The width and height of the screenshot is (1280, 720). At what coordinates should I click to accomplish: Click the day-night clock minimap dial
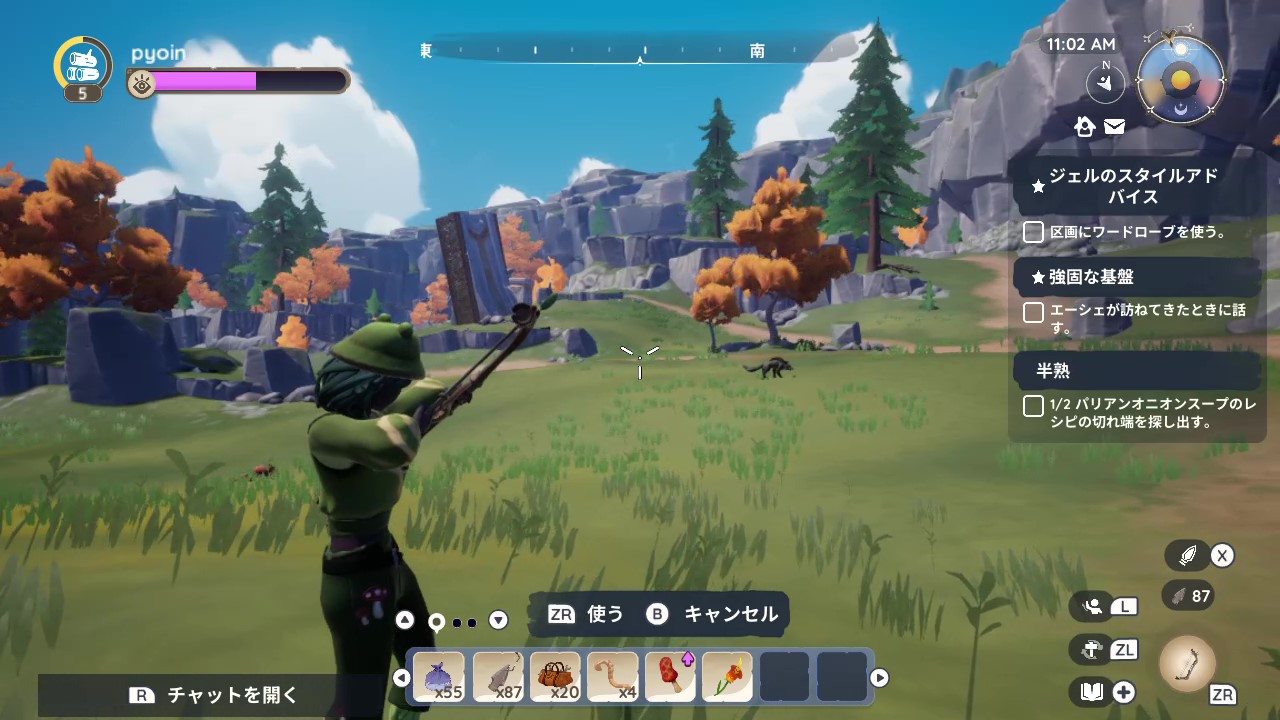[x=1181, y=80]
